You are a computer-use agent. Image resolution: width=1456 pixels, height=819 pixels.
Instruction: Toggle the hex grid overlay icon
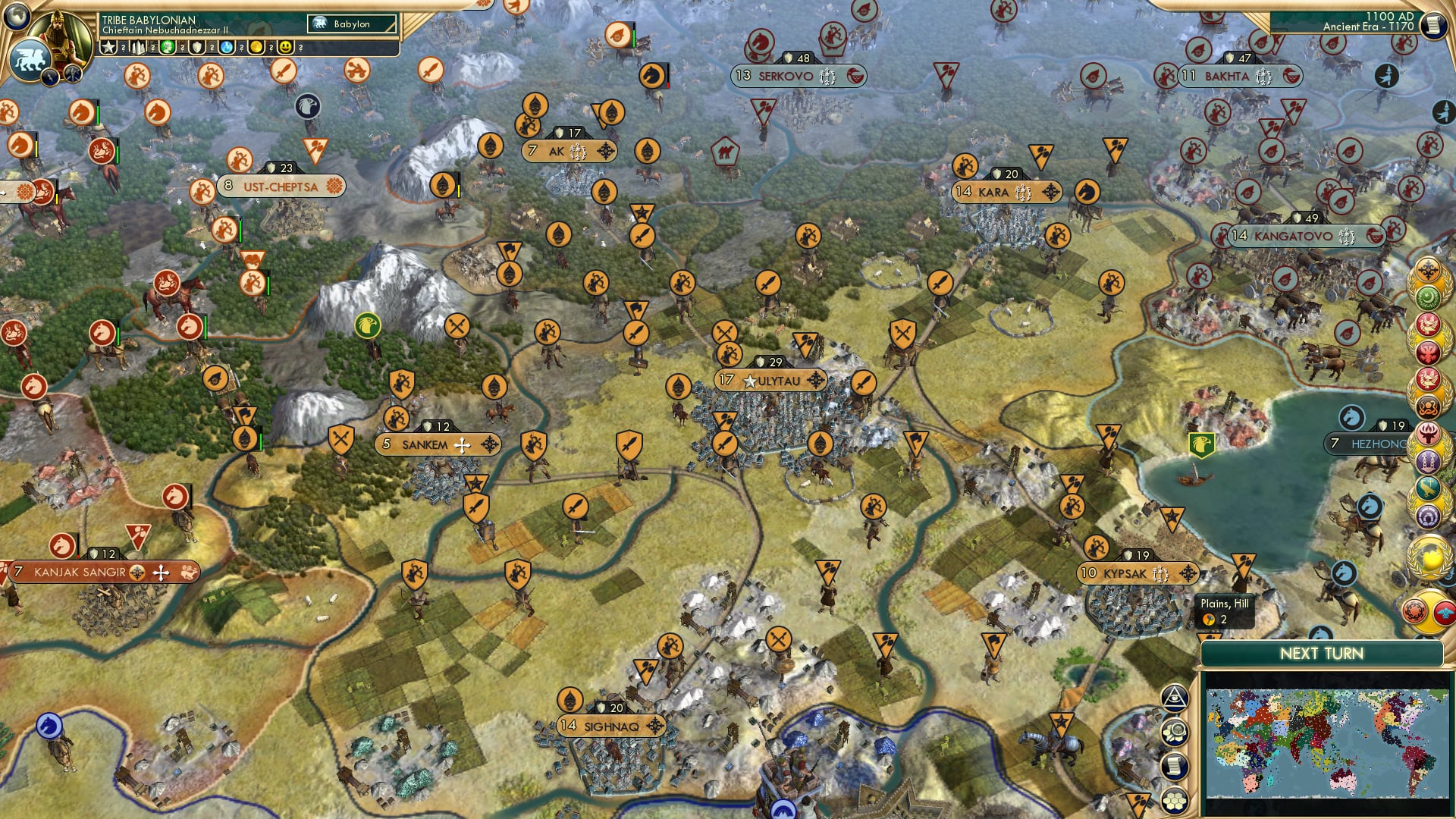(1175, 800)
